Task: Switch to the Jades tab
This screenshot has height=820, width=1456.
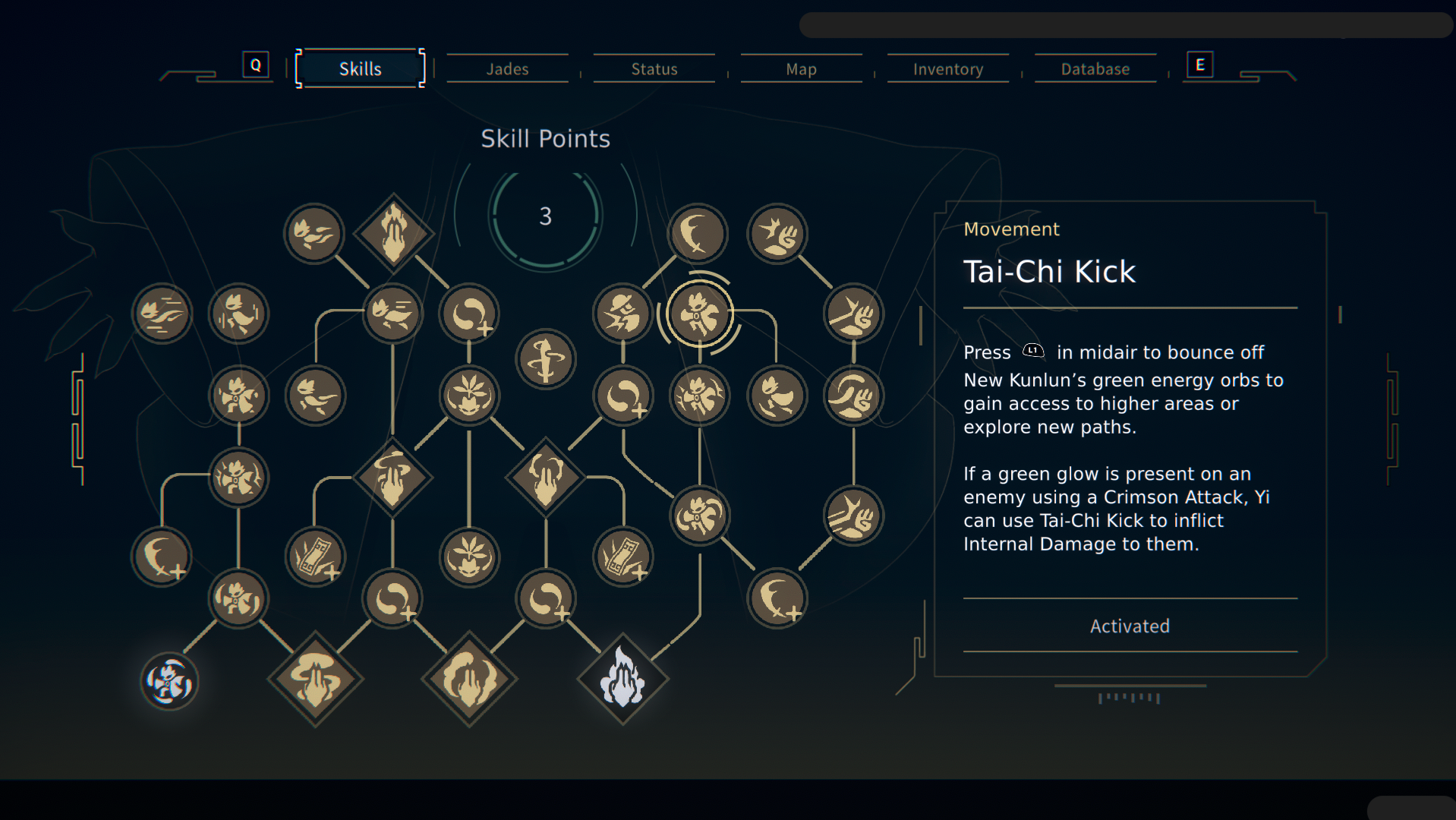Action: [x=507, y=69]
